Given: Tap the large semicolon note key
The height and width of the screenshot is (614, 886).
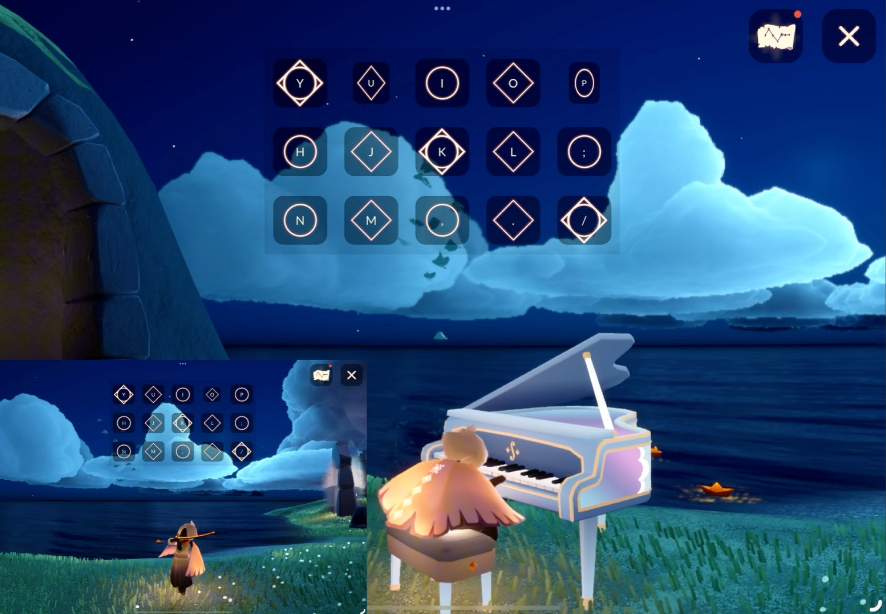Looking at the screenshot, I should (x=584, y=151).
